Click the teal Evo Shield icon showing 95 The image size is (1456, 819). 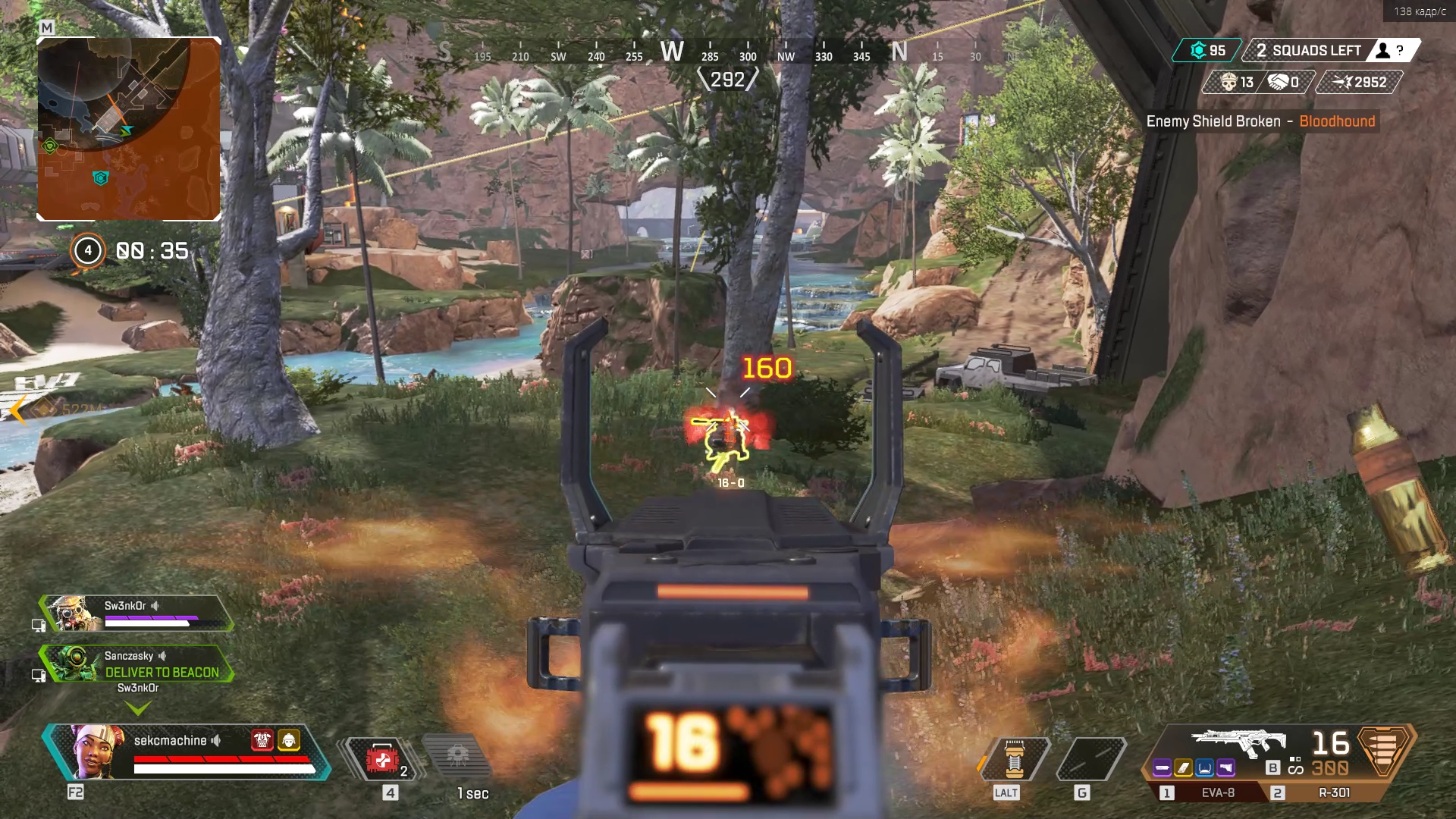[1200, 50]
